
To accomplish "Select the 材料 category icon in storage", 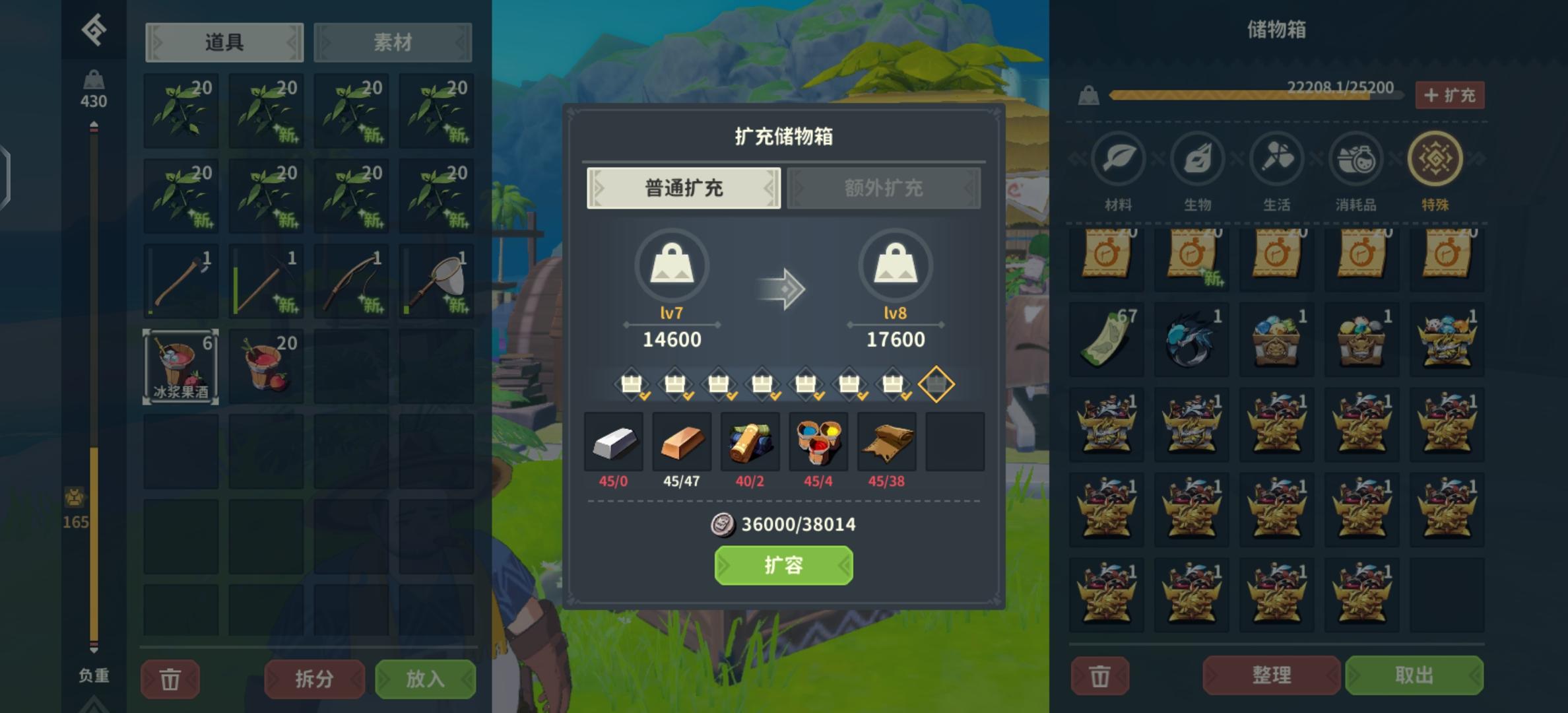I will tap(1117, 158).
